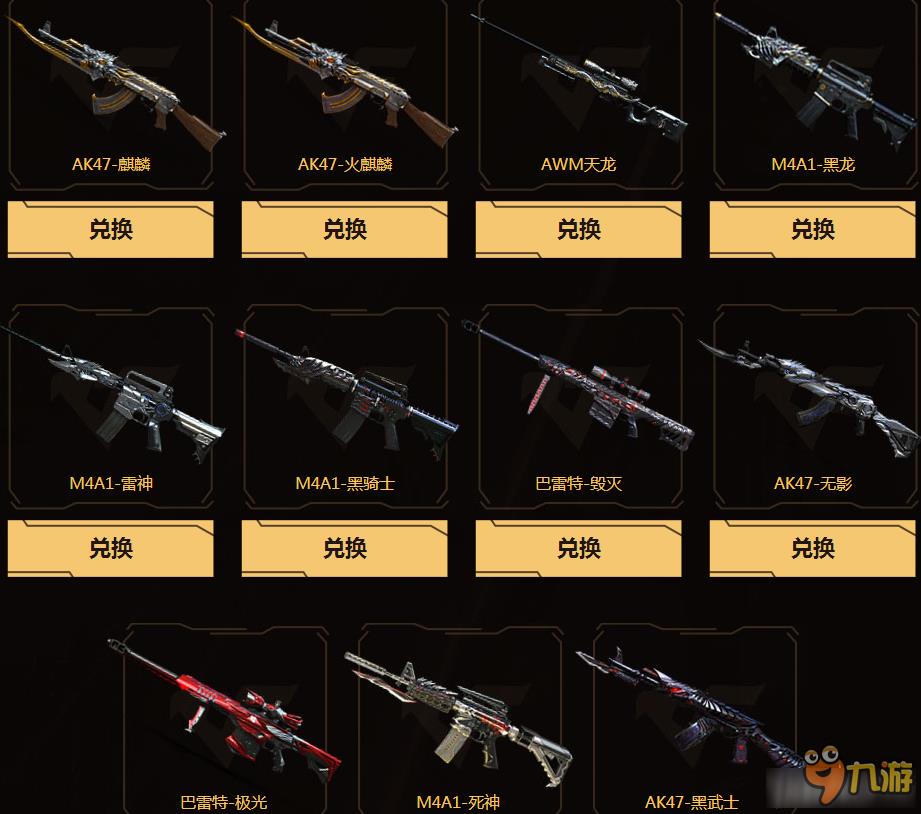Select the AK47-麒麟 weapon card
Viewport: 921px width, 814px height.
[111, 95]
